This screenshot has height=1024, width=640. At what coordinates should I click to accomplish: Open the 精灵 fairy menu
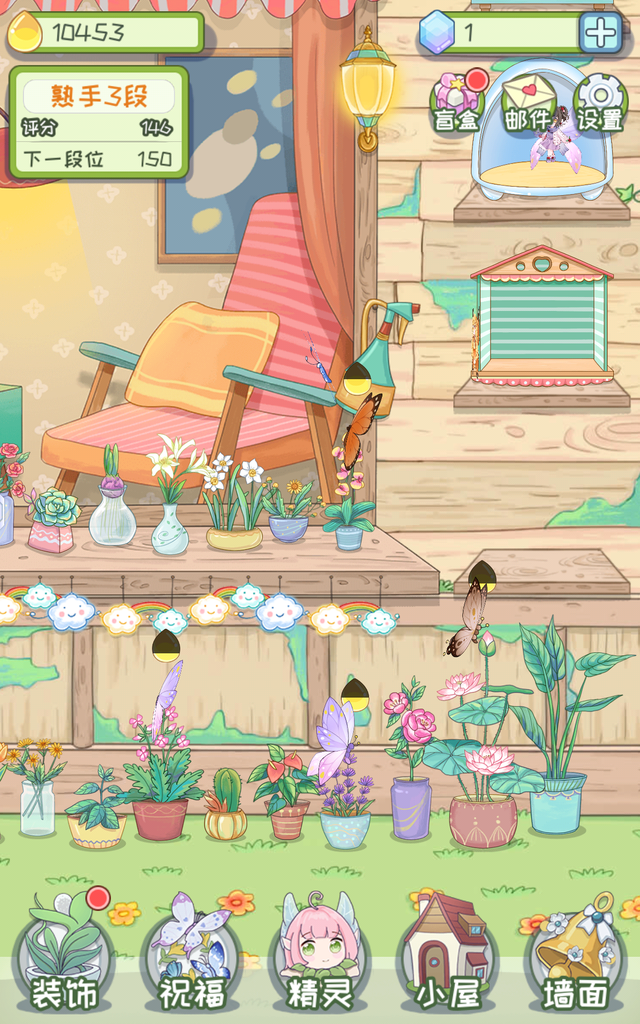click(x=320, y=955)
